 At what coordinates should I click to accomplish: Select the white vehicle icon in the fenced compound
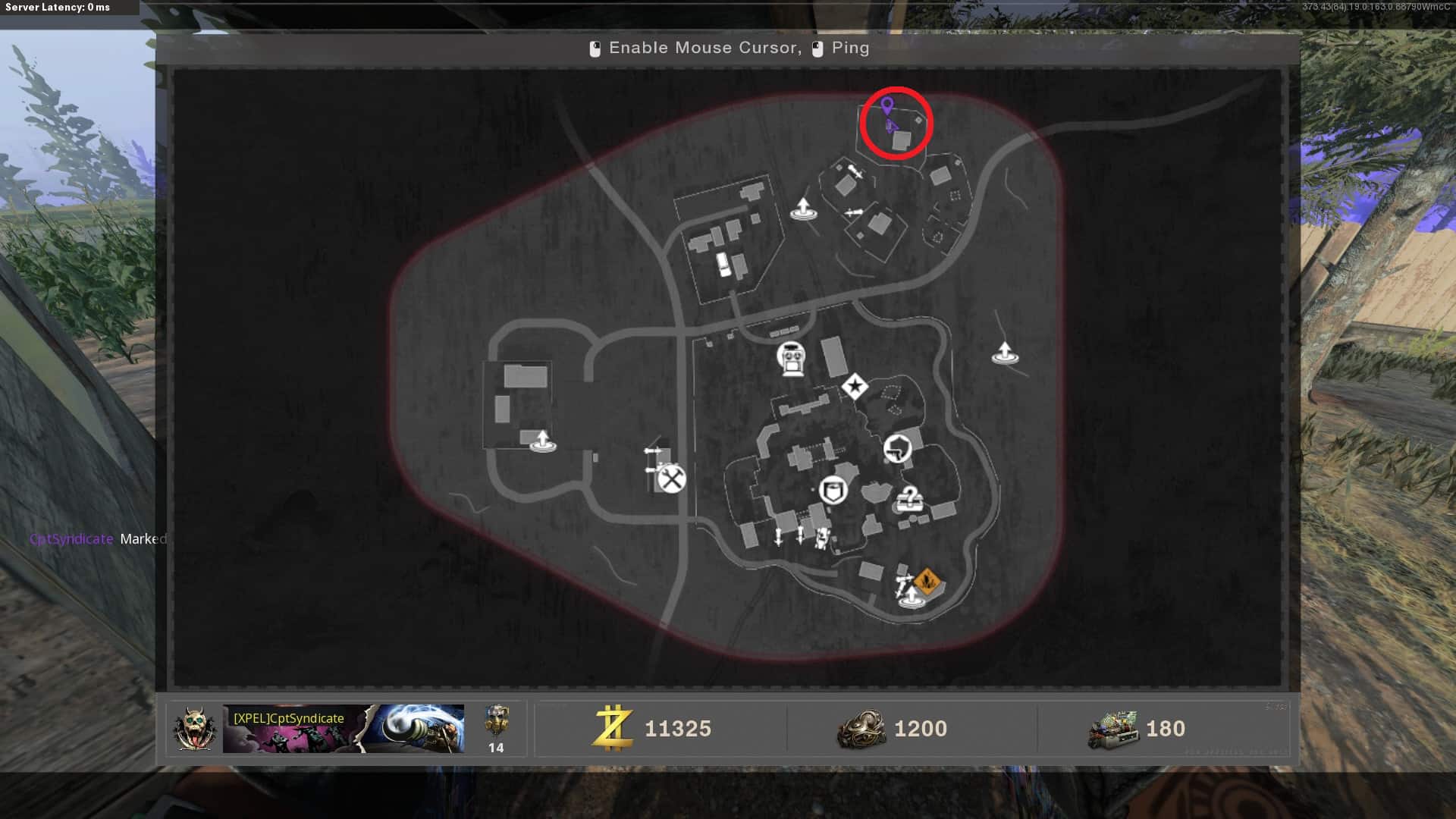point(724,264)
